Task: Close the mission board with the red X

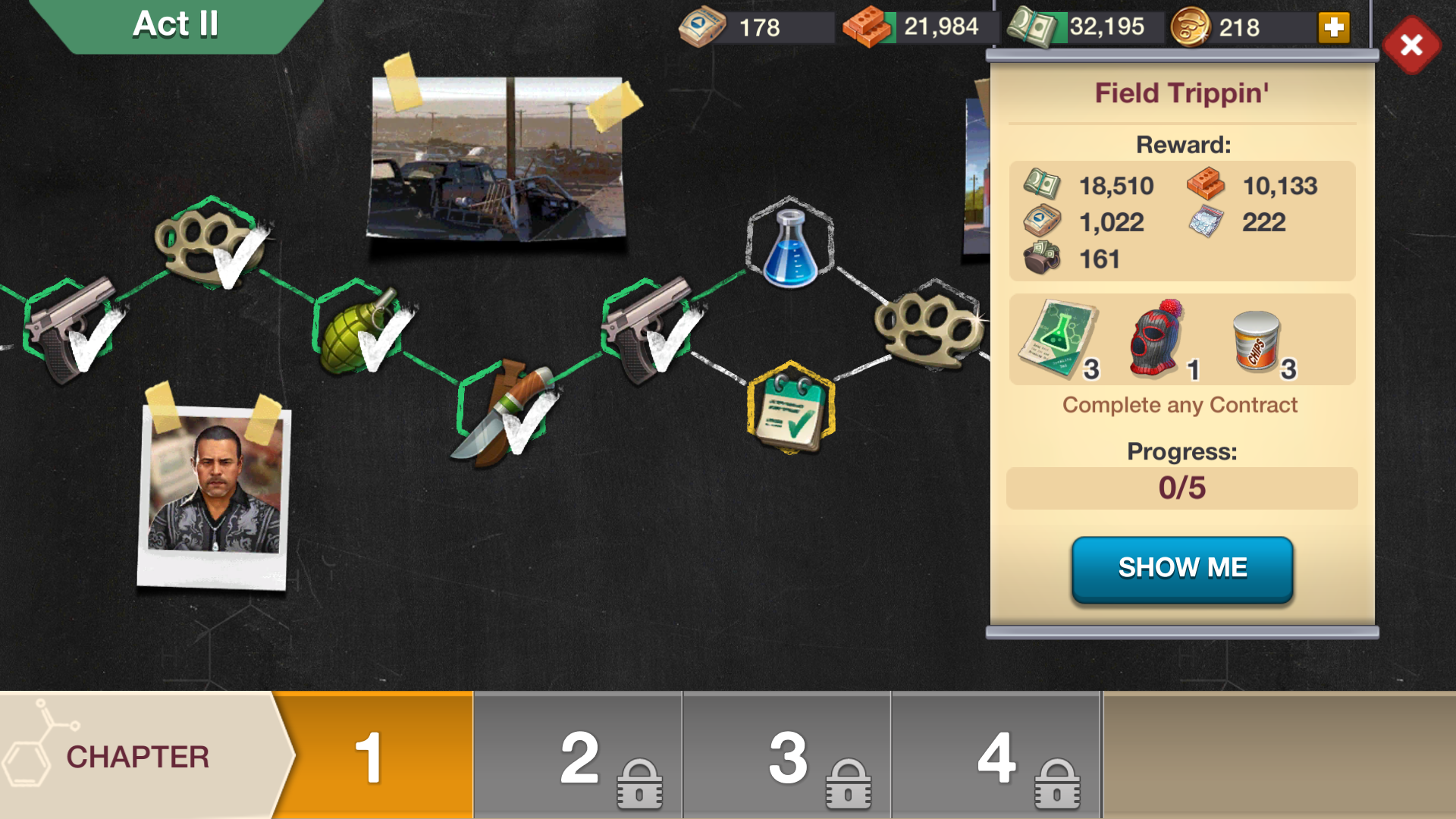Action: pyautogui.click(x=1410, y=45)
